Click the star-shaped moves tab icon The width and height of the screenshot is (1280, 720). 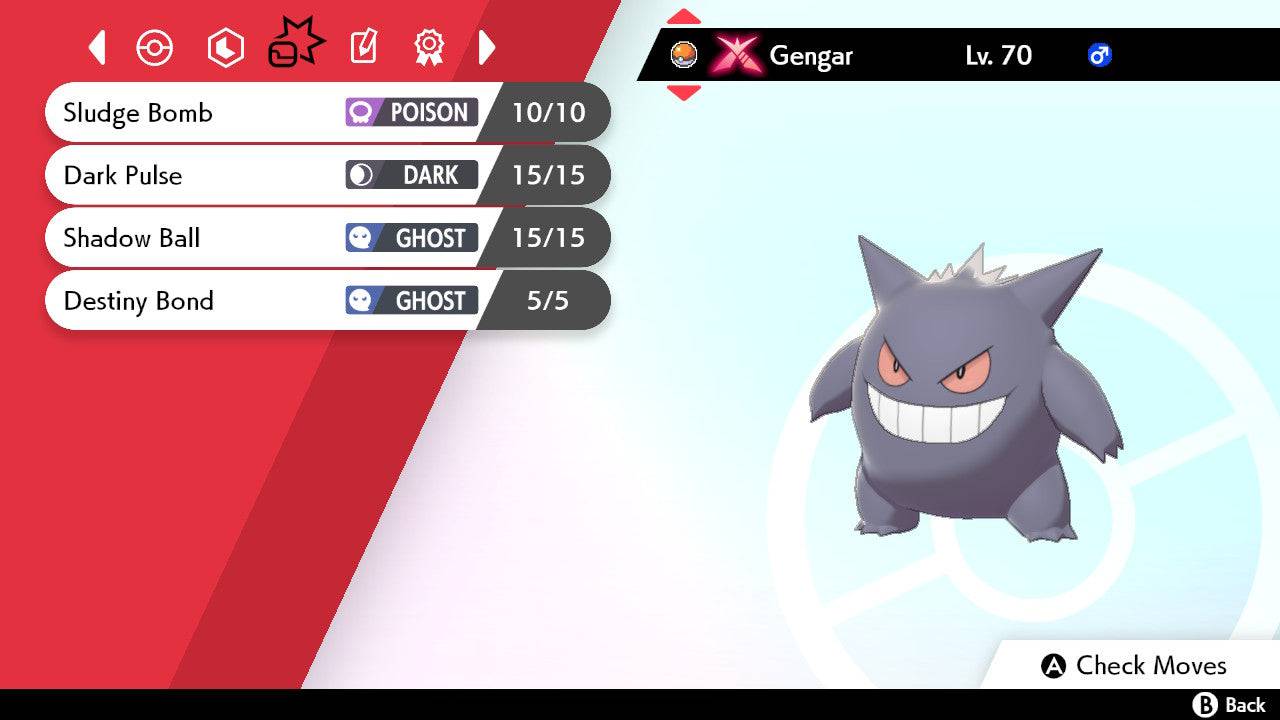[295, 45]
